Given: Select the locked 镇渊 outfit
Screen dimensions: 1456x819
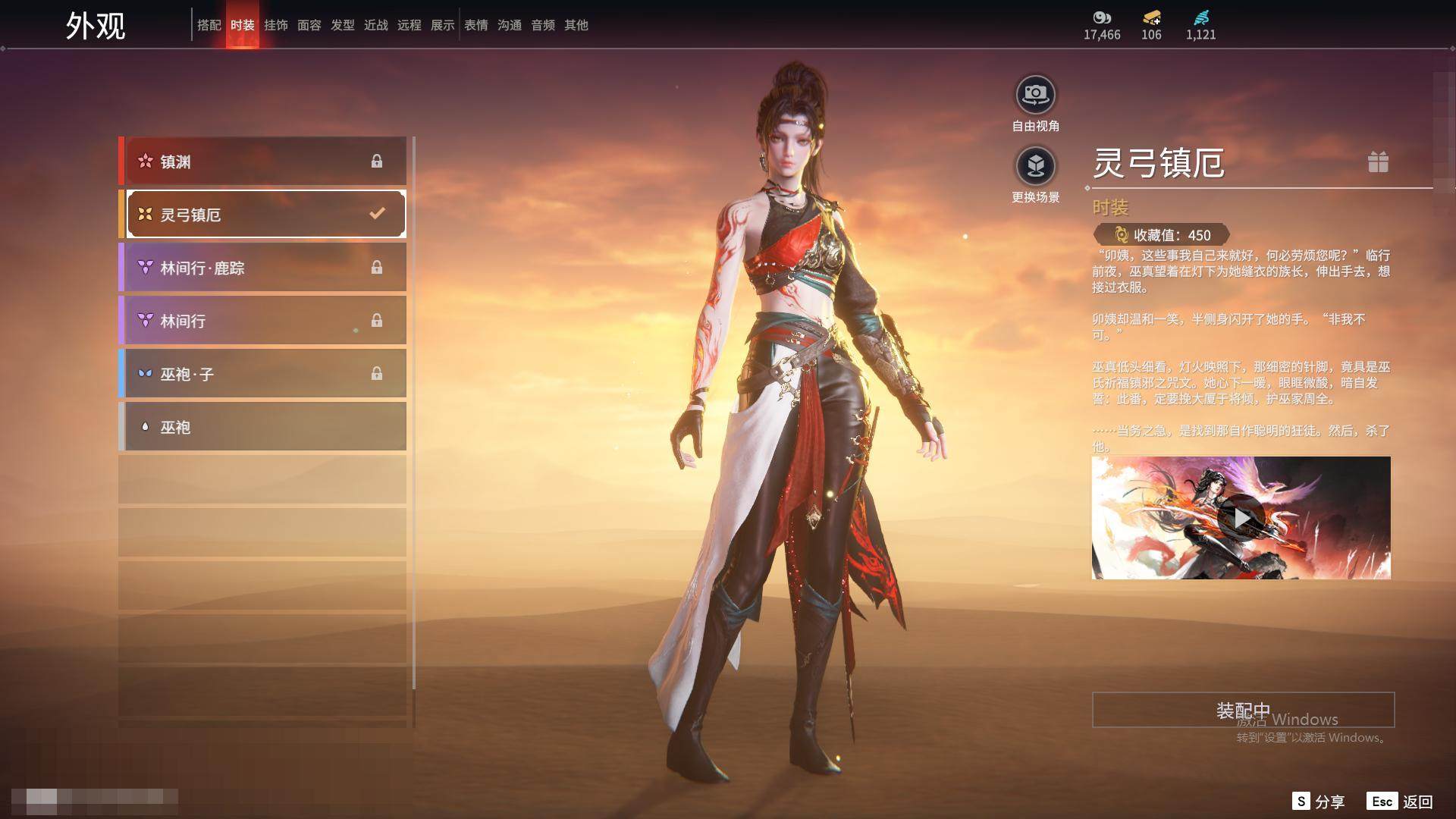Looking at the screenshot, I should 264,161.
